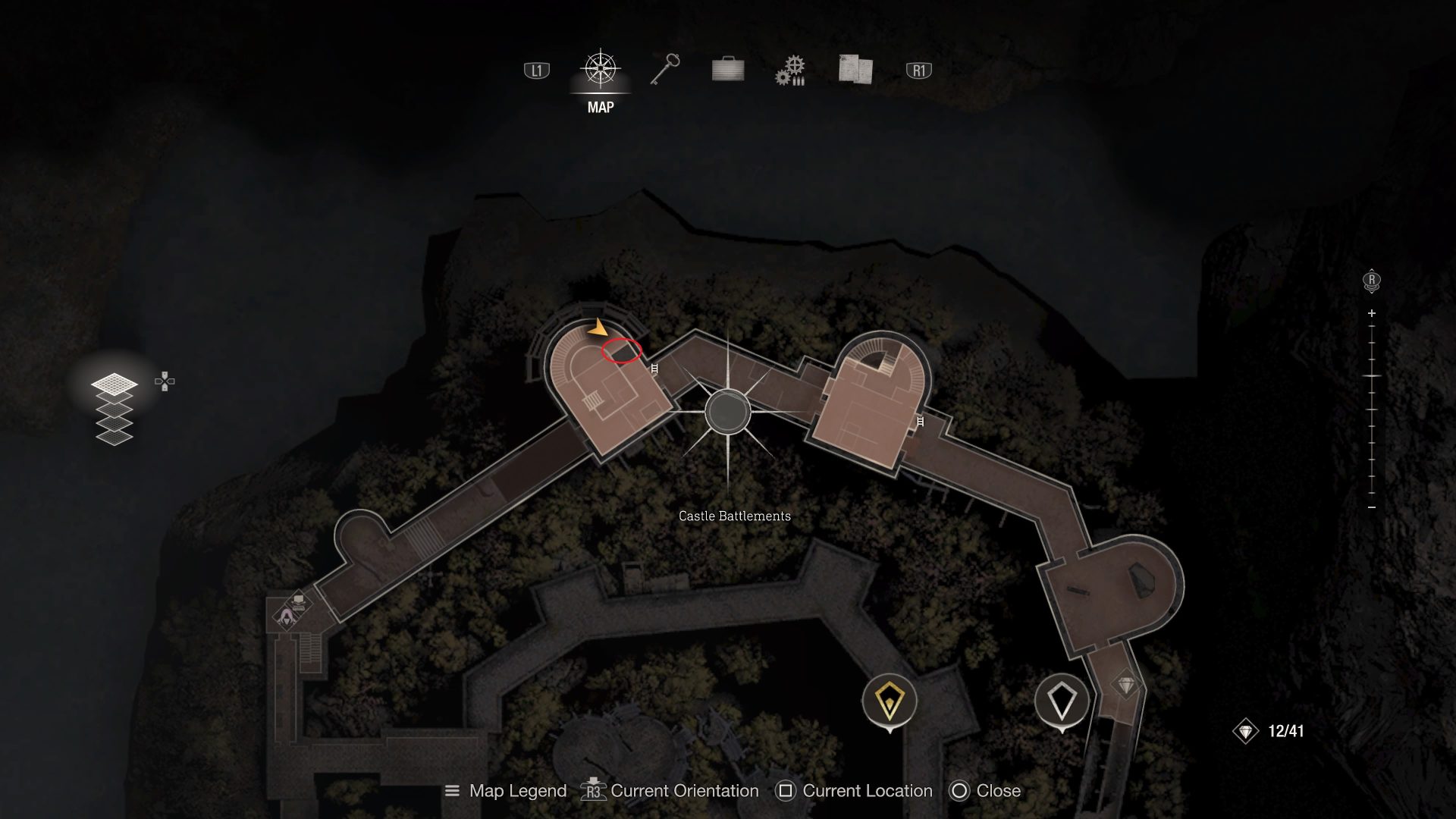Close the map screen
This screenshot has width=1456, height=819.
985,791
